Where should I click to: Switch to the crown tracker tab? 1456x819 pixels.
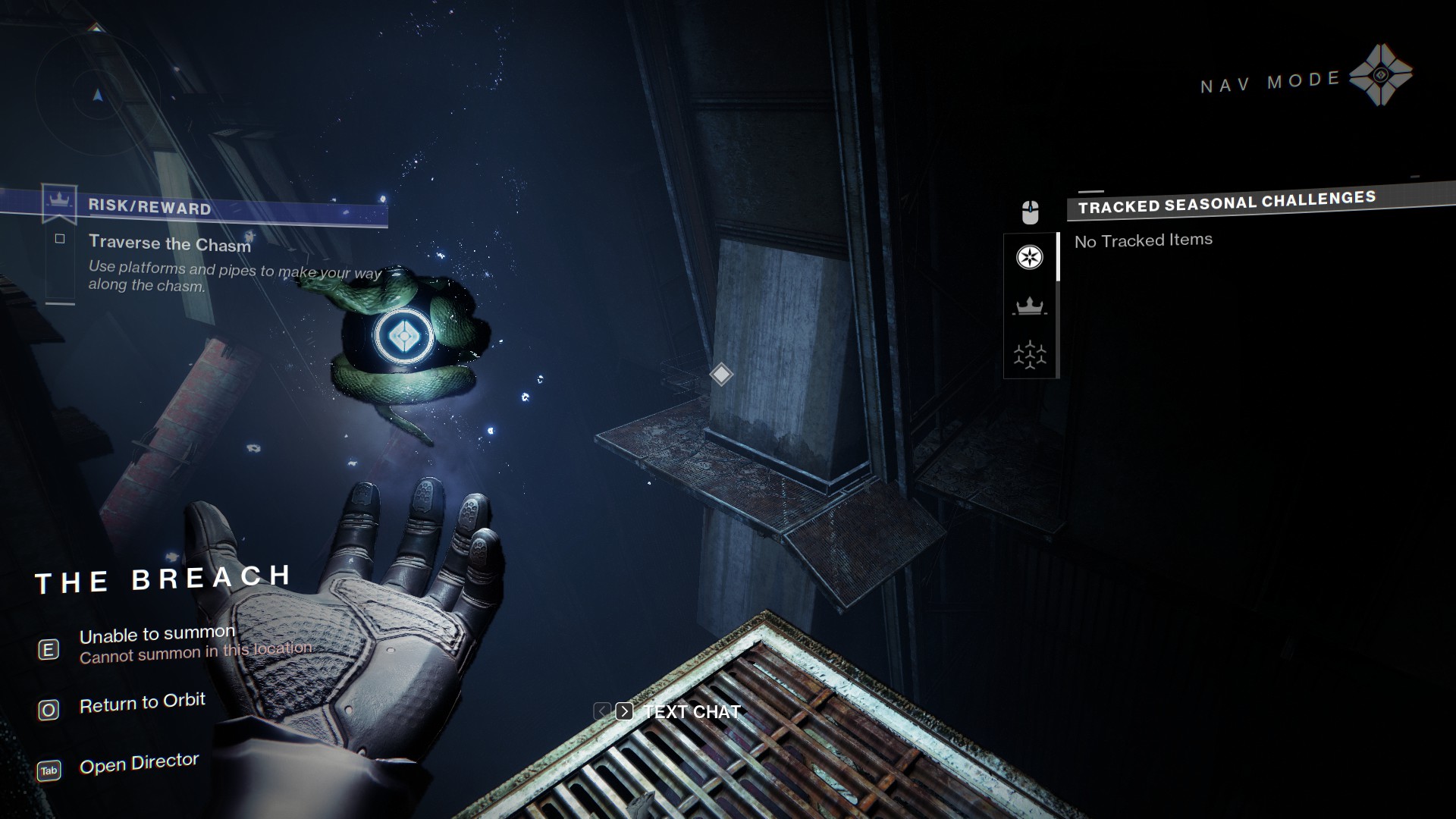click(1029, 306)
